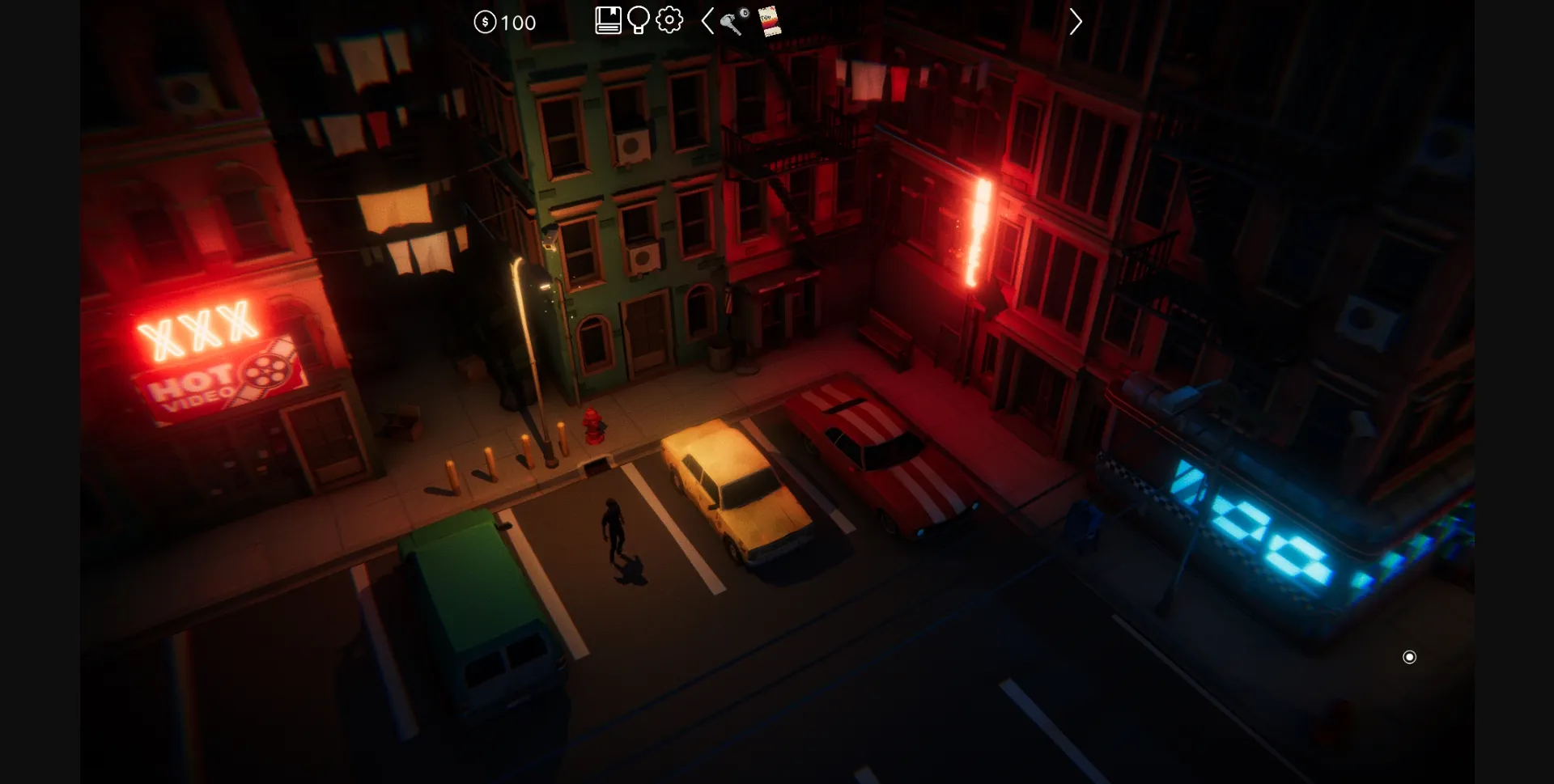Click the red fire hydrant on the sidewalk
Image resolution: width=1554 pixels, height=784 pixels.
click(595, 426)
